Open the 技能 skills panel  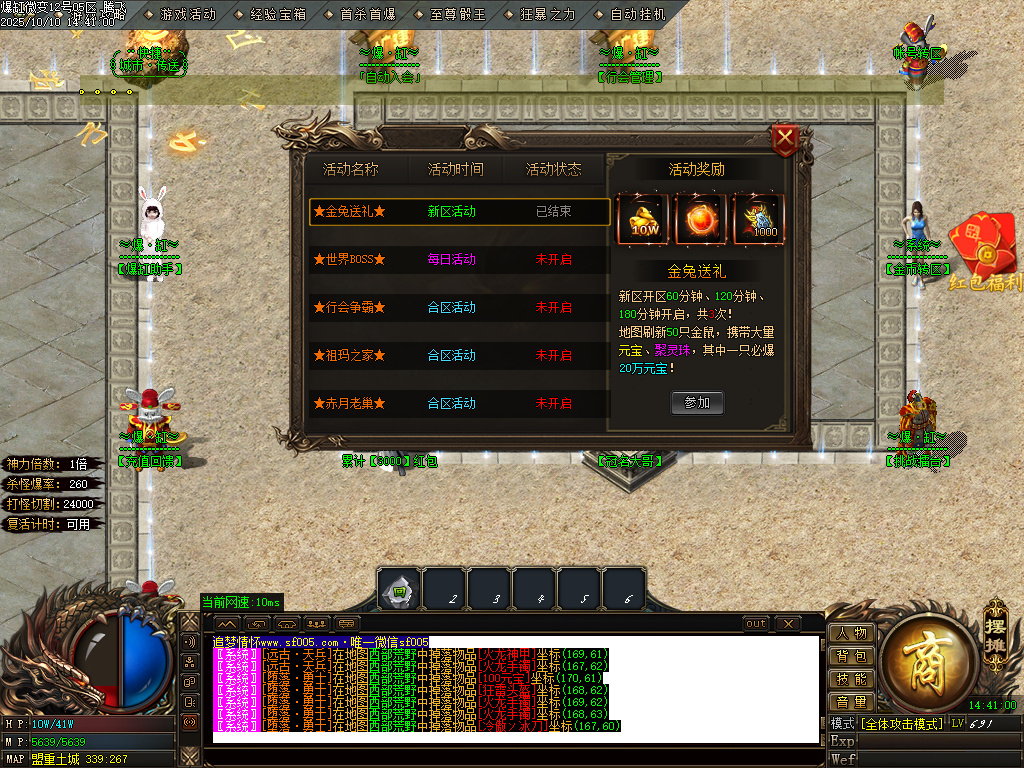point(851,679)
